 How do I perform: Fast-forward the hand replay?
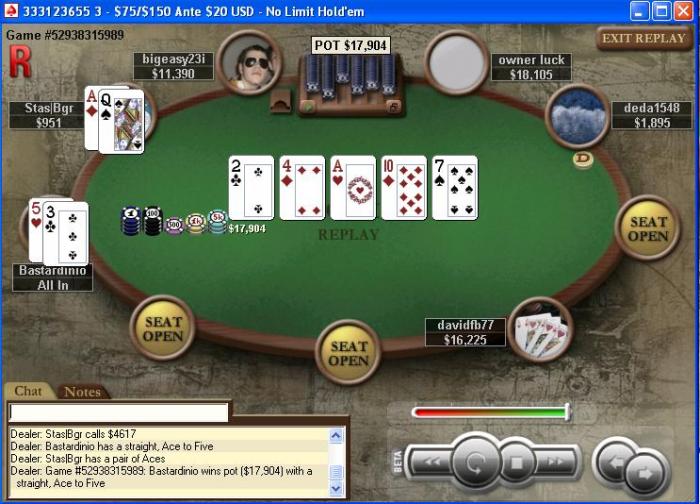[559, 463]
